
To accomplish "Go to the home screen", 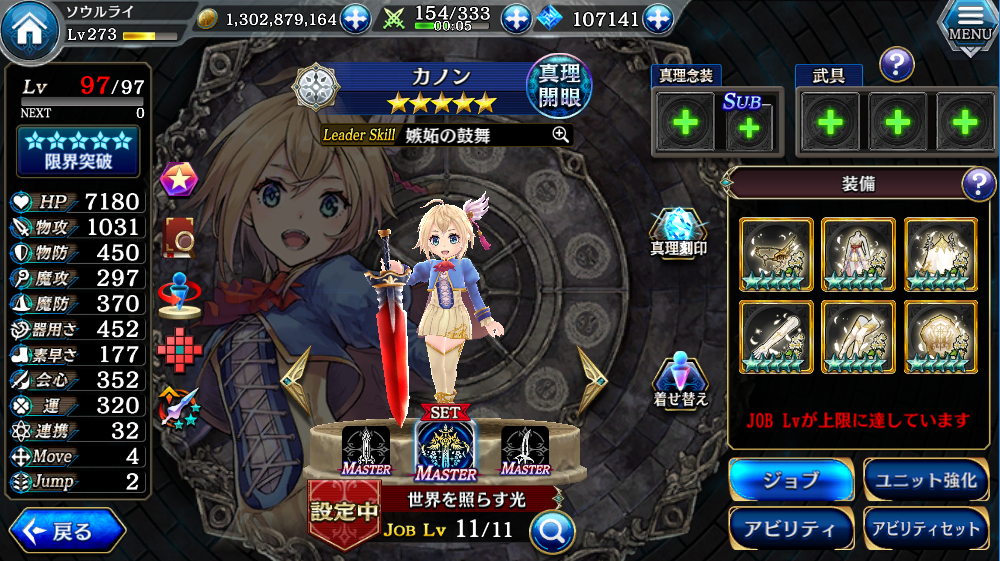I will [x=30, y=29].
